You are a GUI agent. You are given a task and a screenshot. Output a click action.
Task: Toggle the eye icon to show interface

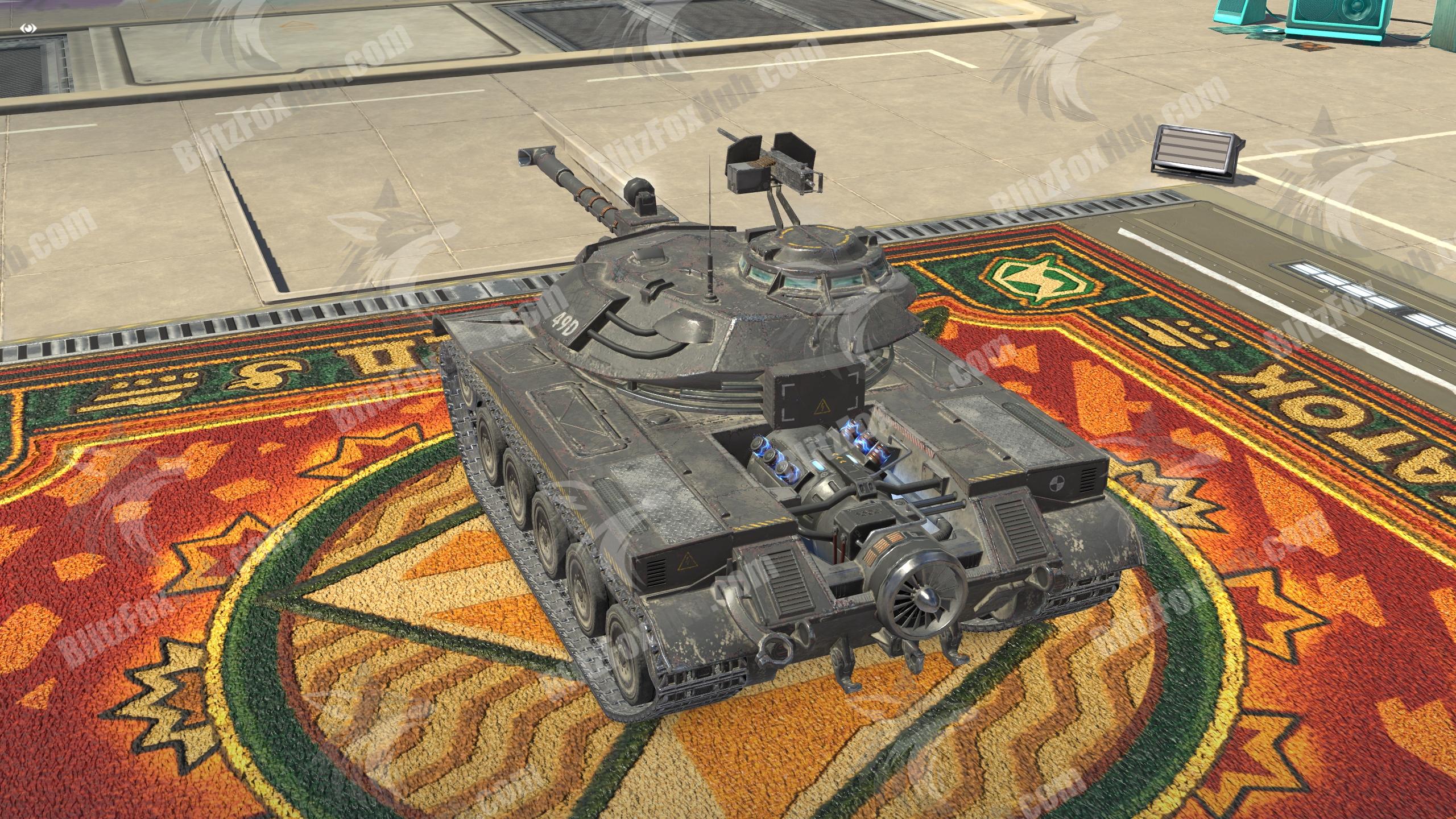coord(30,27)
